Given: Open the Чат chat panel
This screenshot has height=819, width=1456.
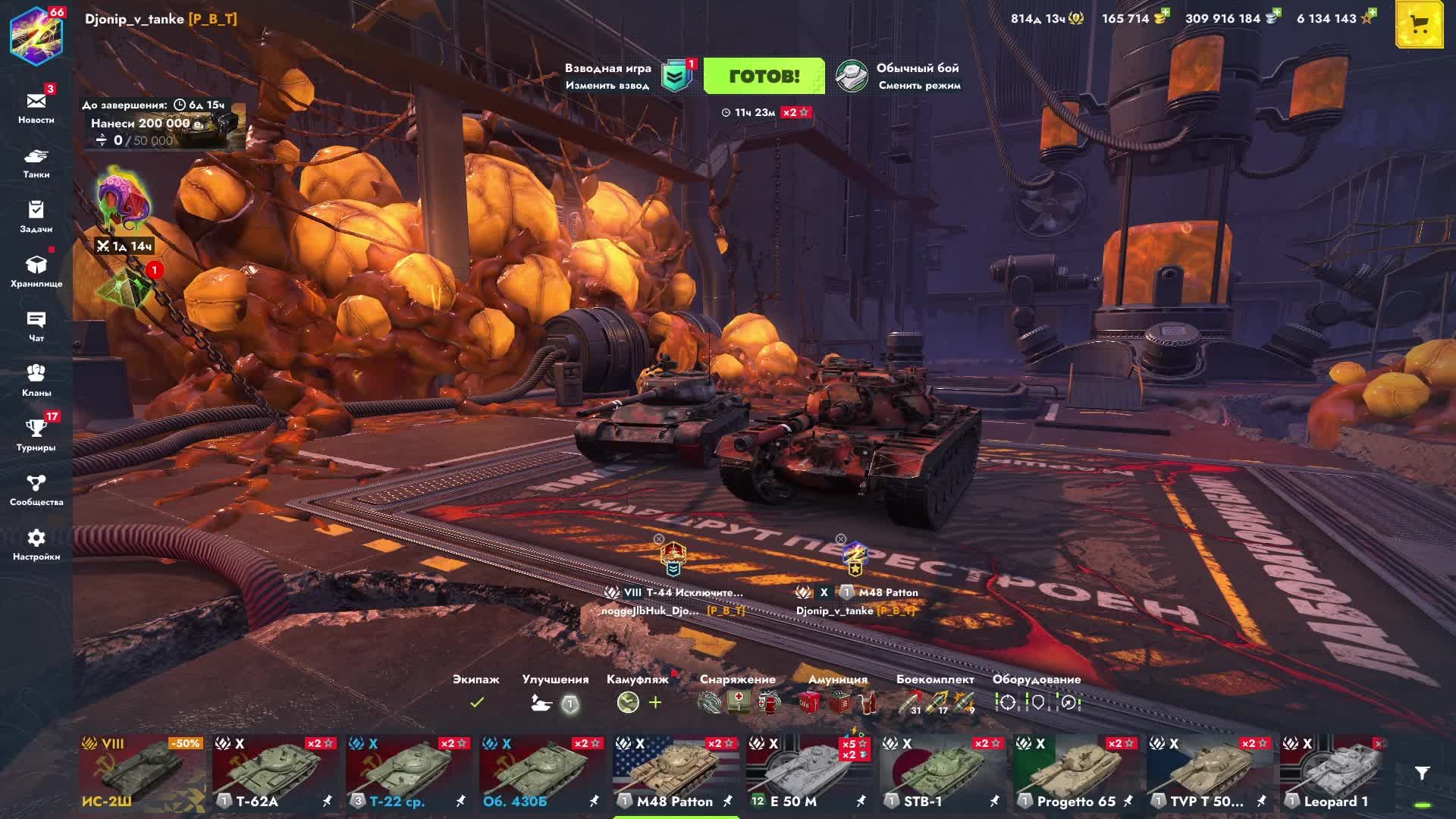Looking at the screenshot, I should point(36,325).
